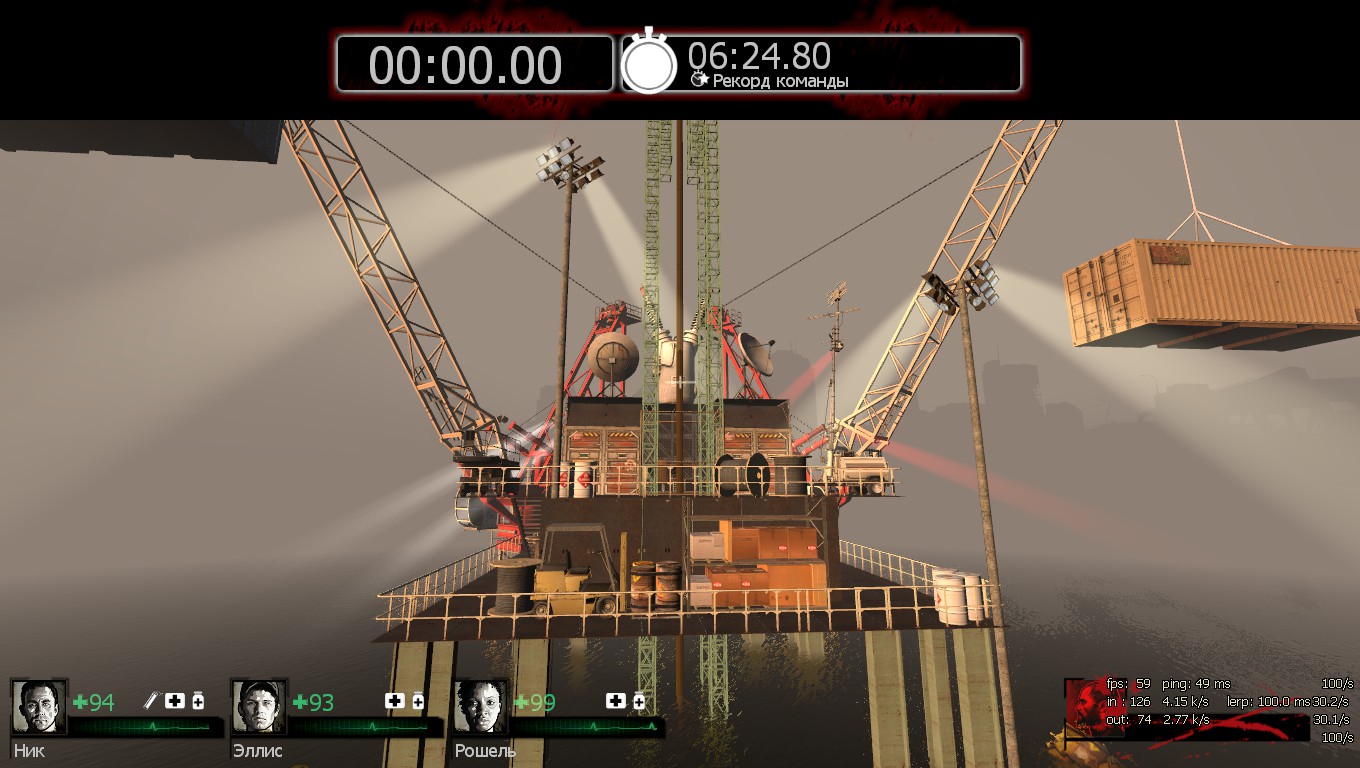The image size is (1360, 768).
Task: Click Ellis's first aid kit icon
Action: point(395,701)
